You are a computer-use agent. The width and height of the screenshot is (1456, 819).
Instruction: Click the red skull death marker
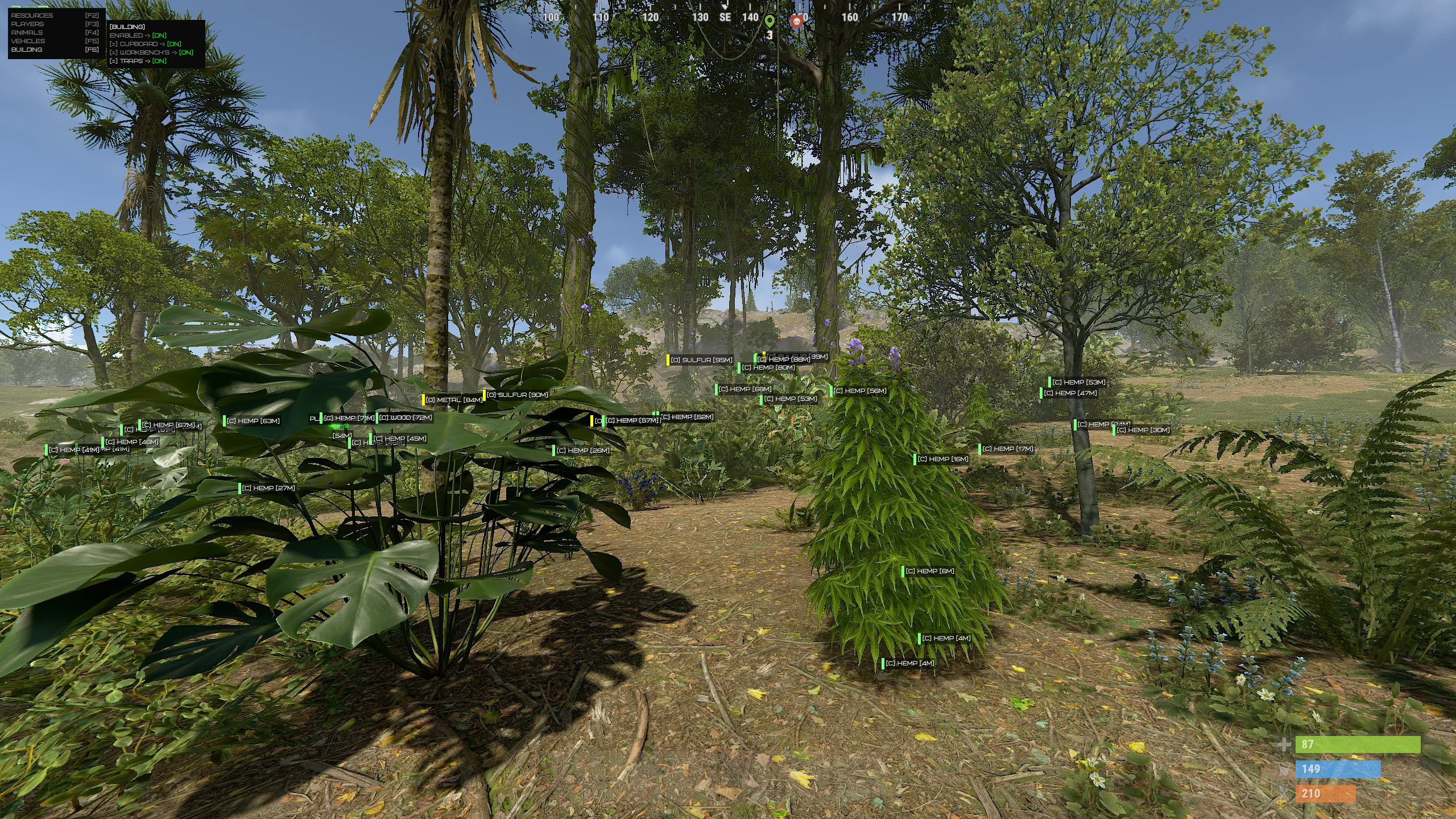(x=797, y=21)
